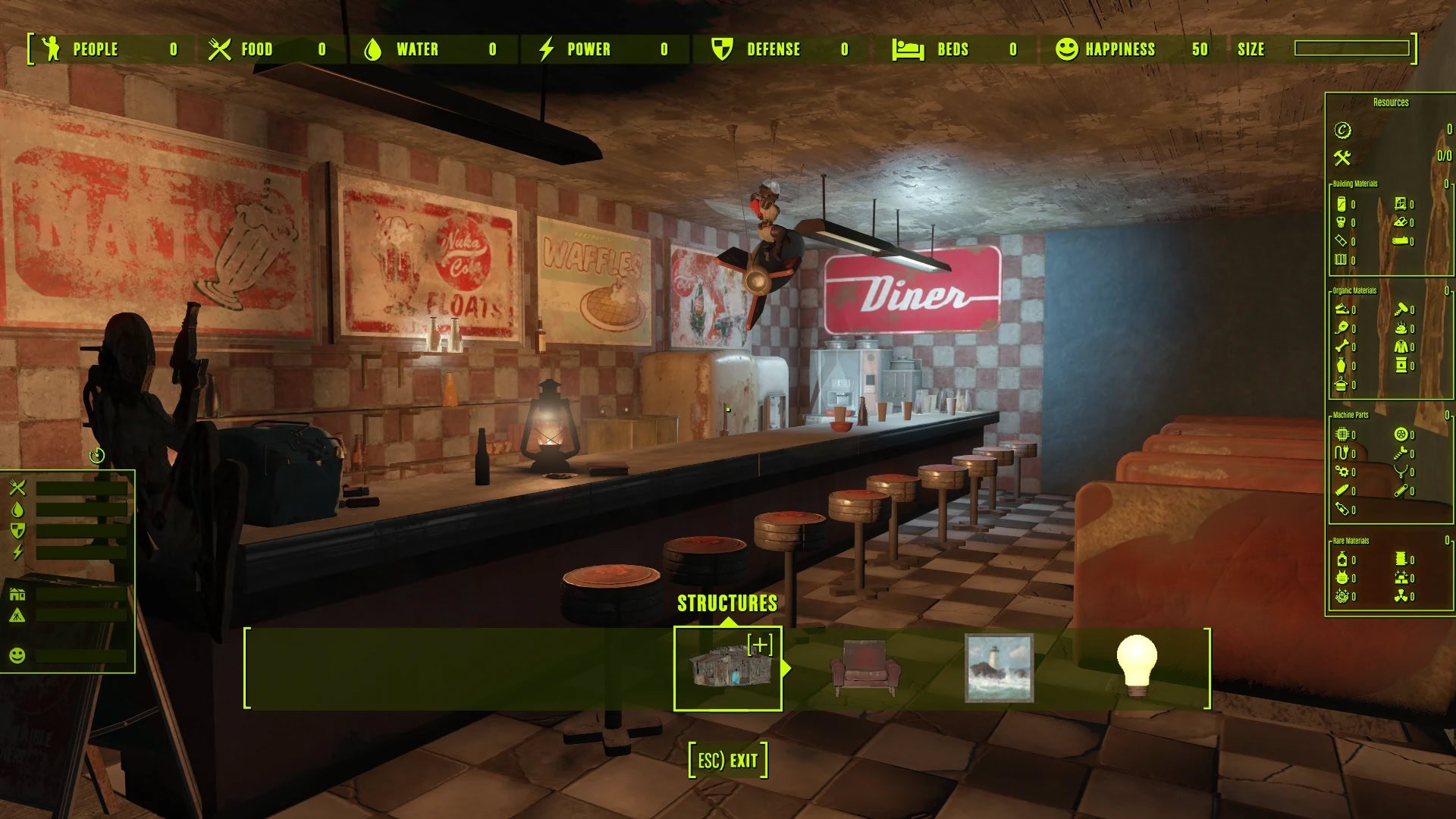The image size is (1456, 819).
Task: Choose the red armchair furniture category
Action: tap(865, 668)
